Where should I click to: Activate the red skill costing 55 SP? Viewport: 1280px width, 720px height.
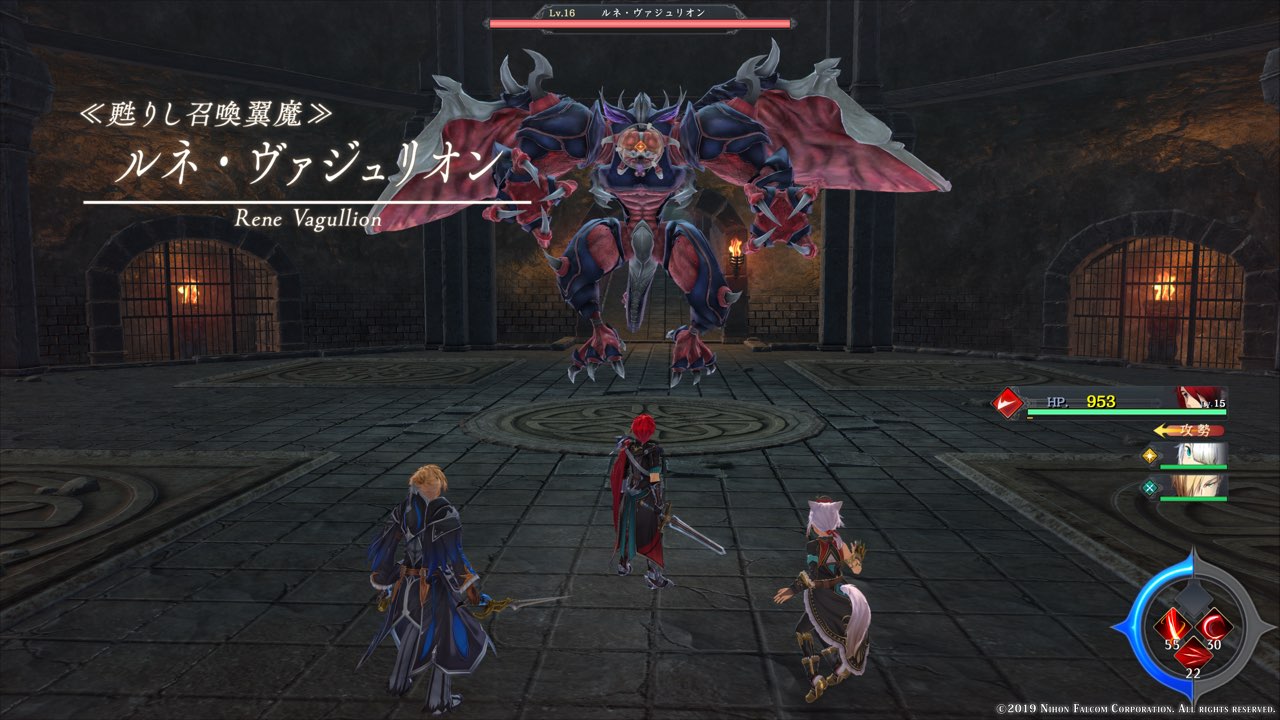[1172, 627]
